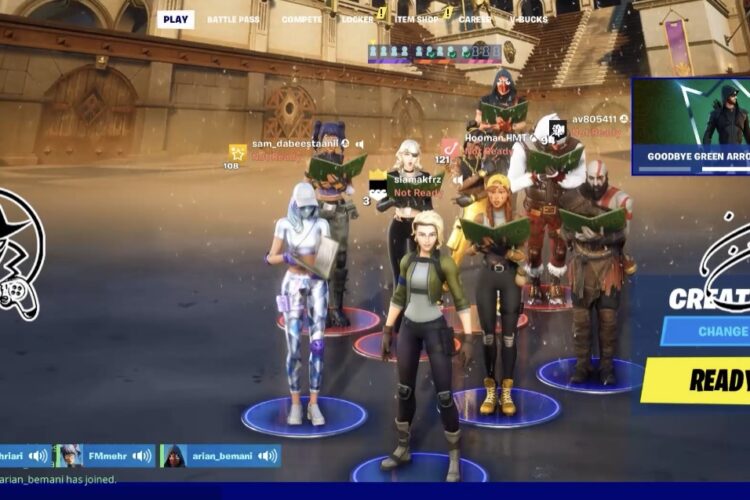Image resolution: width=750 pixels, height=500 pixels.
Task: Switch to the Compete tab
Action: pyautogui.click(x=301, y=19)
